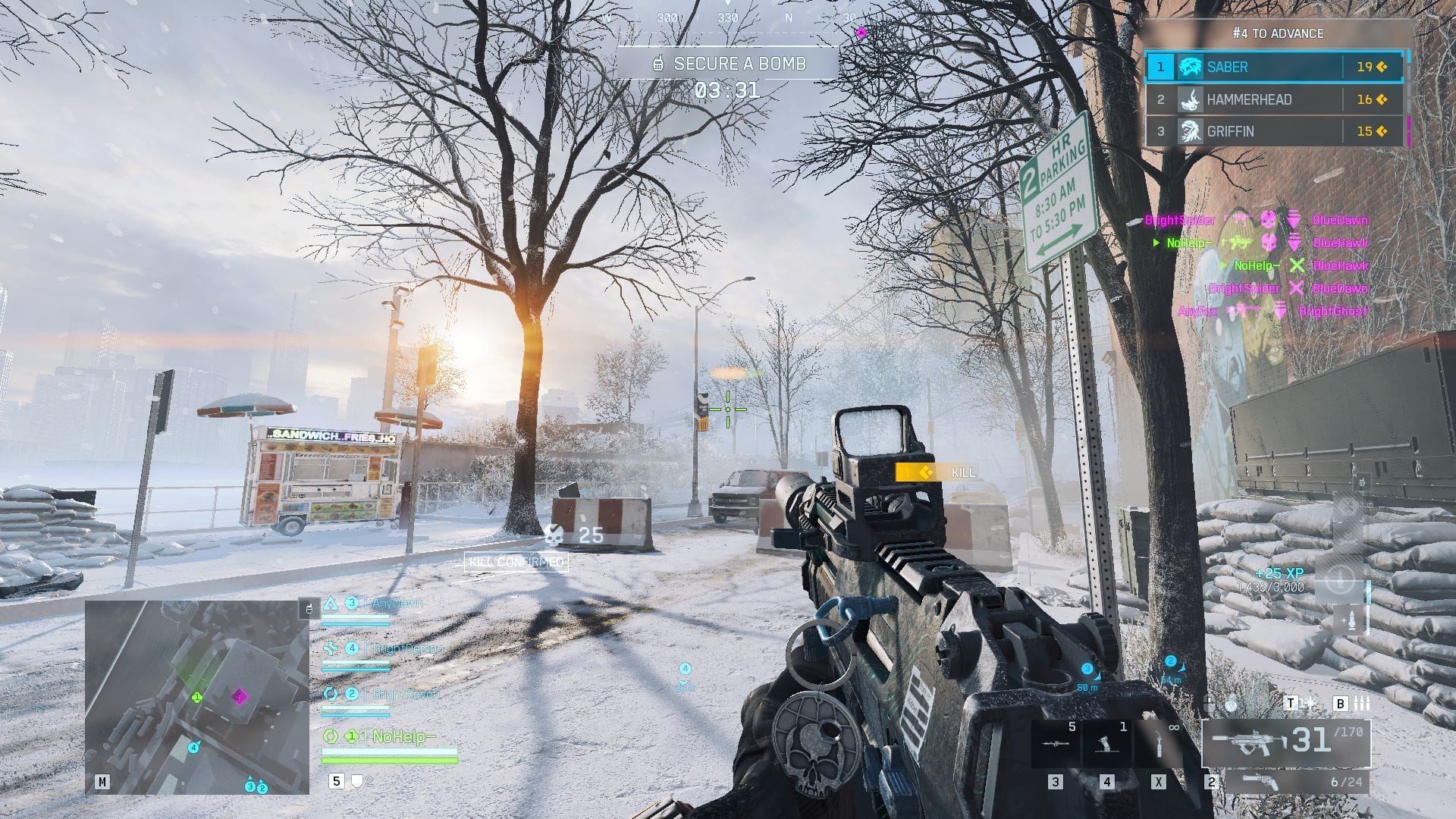Image resolution: width=1456 pixels, height=819 pixels.
Task: Select the HAMMERHEAD row in the team standings
Action: click(x=1274, y=99)
